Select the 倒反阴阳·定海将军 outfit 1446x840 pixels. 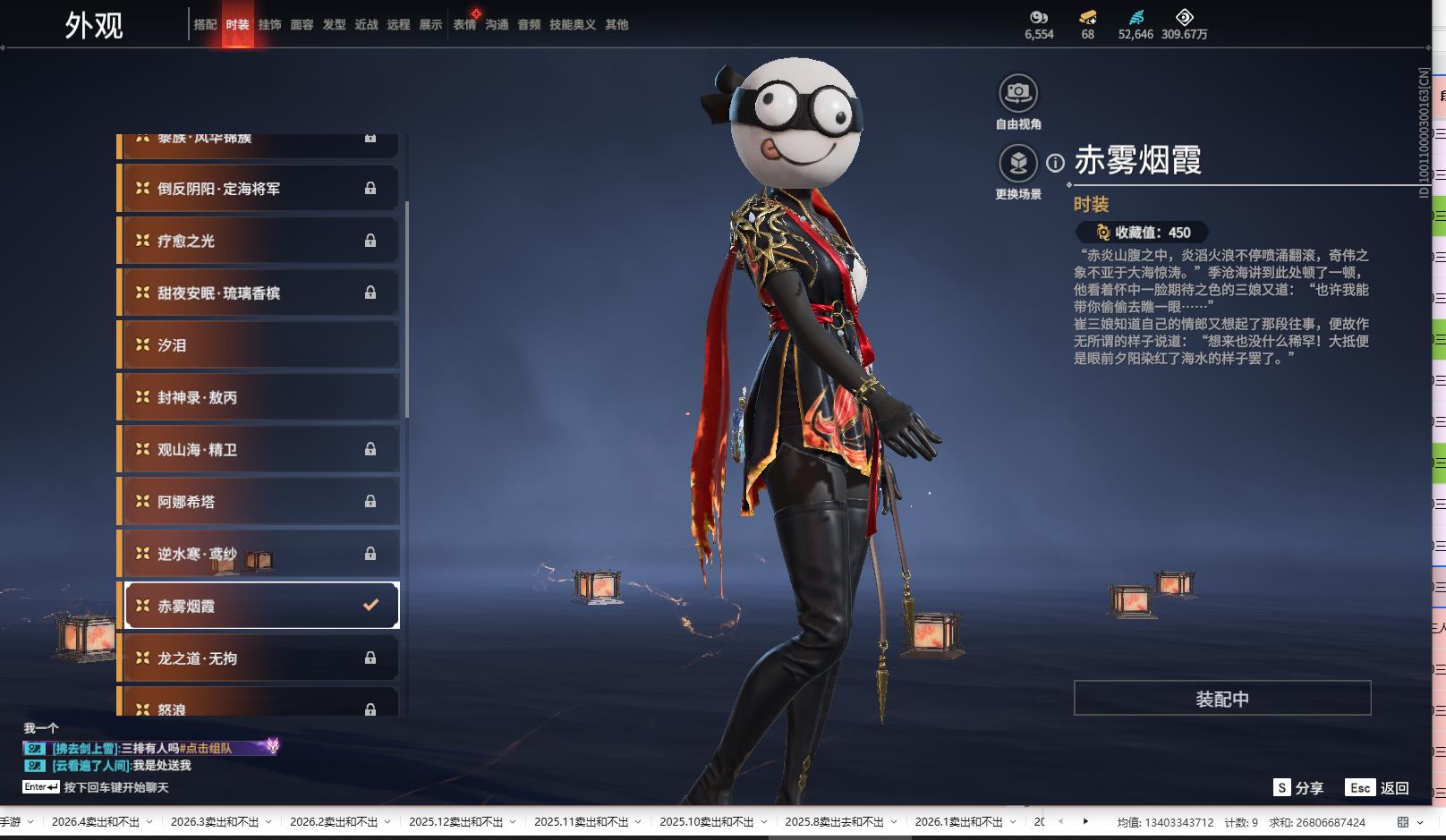tap(259, 189)
